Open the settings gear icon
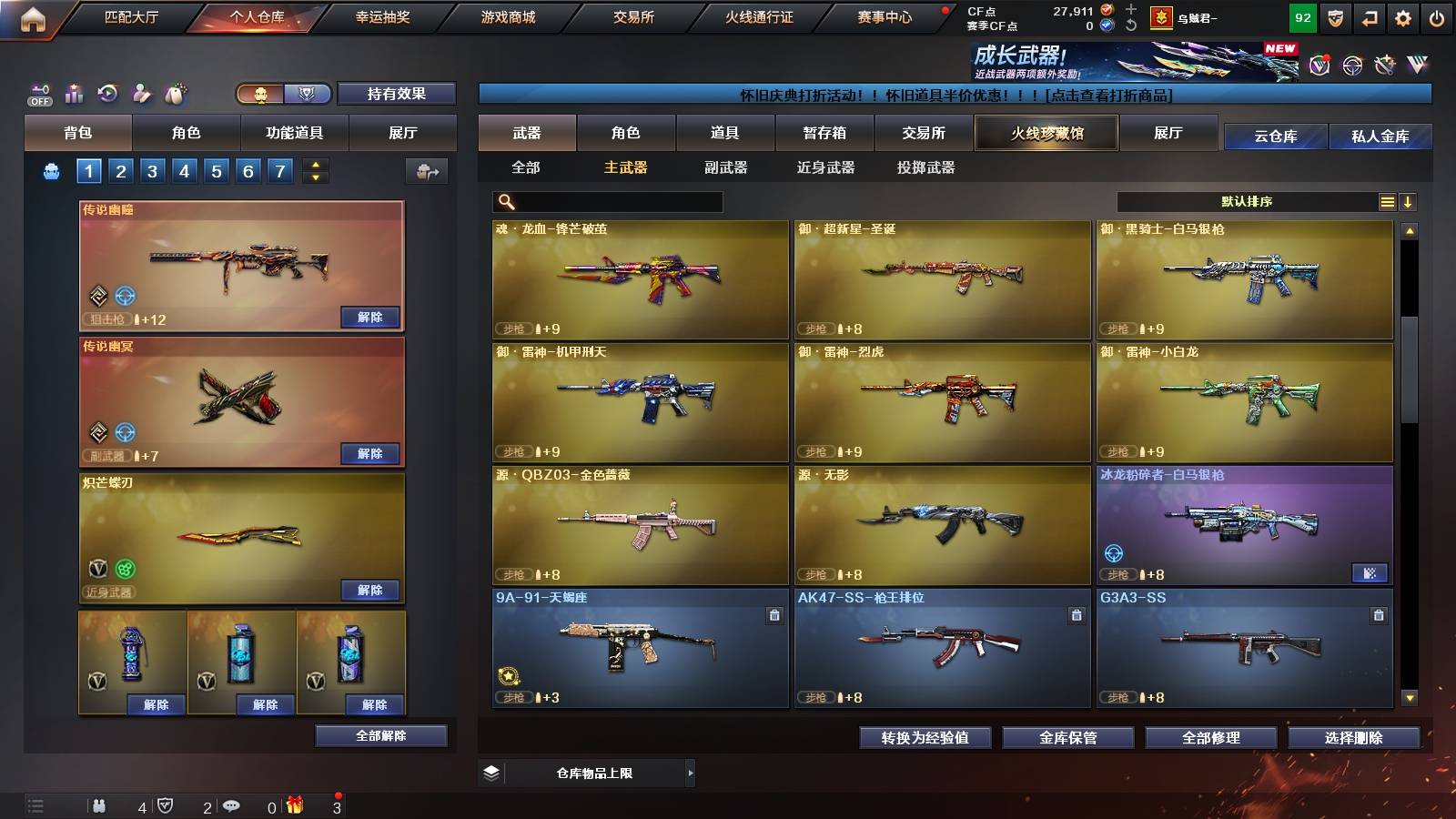Screen dimensions: 1456x819 [1404, 16]
